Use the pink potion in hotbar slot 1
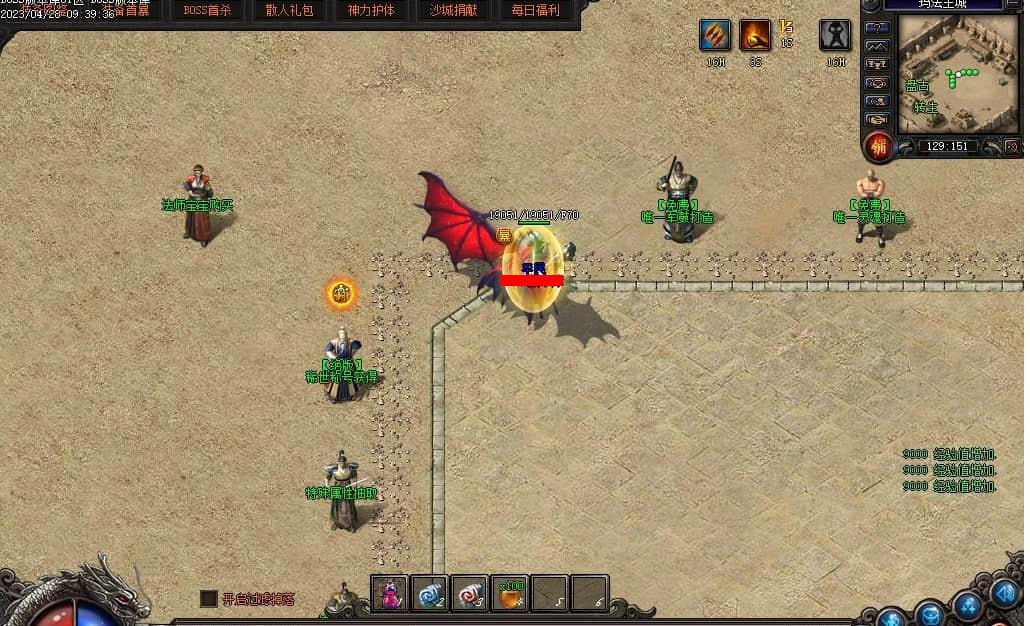 pyautogui.click(x=389, y=594)
